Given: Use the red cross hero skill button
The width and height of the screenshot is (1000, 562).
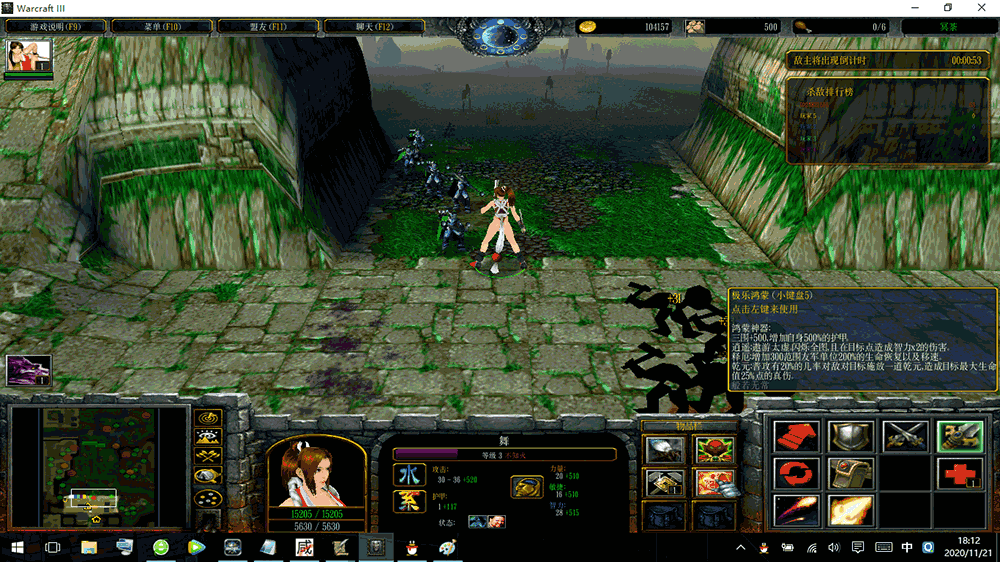Looking at the screenshot, I should pos(959,472).
